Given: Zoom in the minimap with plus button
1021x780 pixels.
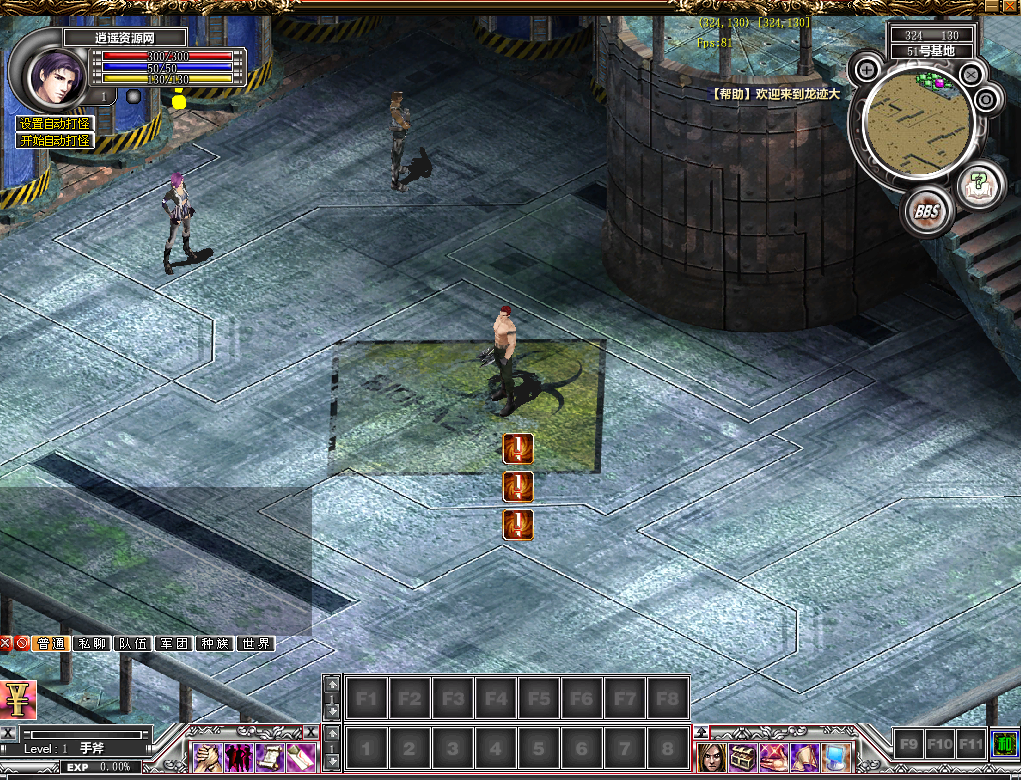Looking at the screenshot, I should point(867,71).
